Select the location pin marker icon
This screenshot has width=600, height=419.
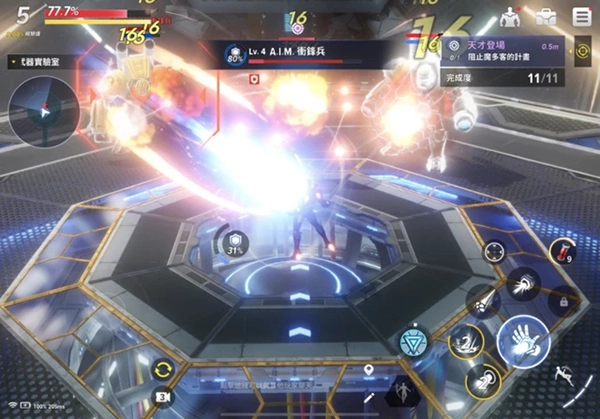click(369, 372)
